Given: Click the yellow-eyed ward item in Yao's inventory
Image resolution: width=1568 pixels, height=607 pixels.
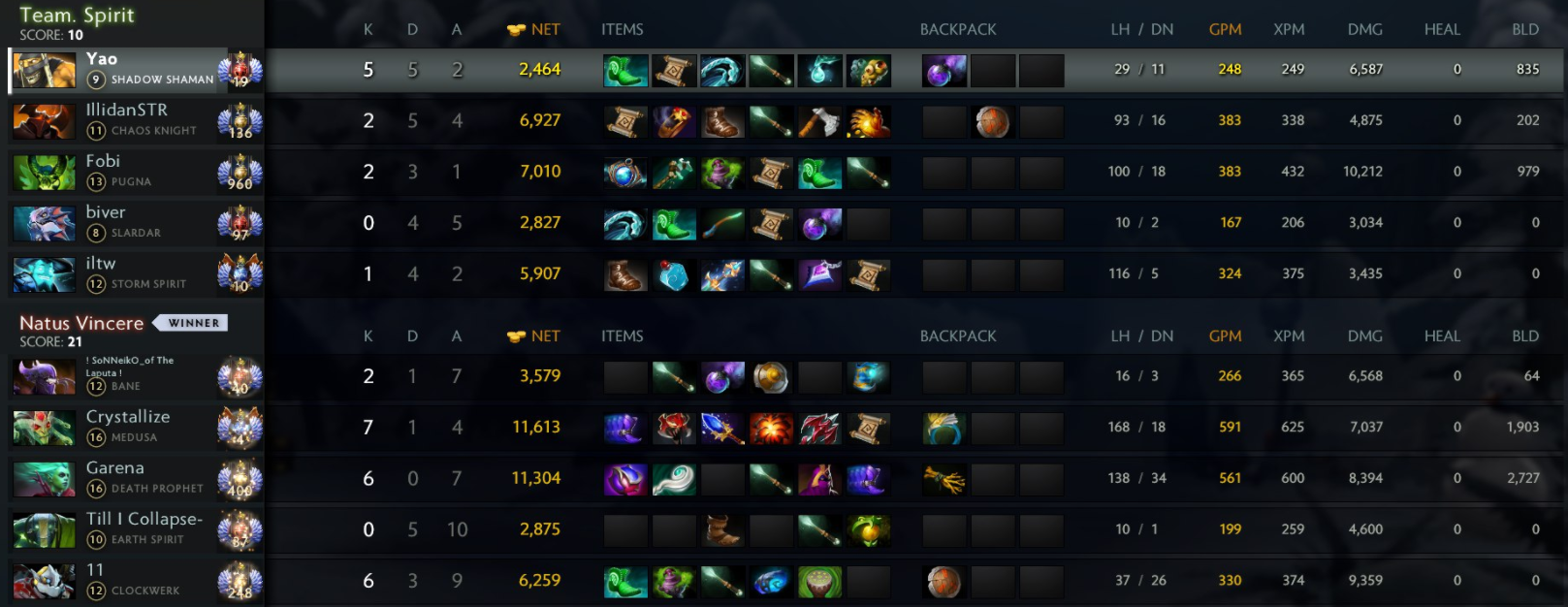Looking at the screenshot, I should click(x=869, y=71).
